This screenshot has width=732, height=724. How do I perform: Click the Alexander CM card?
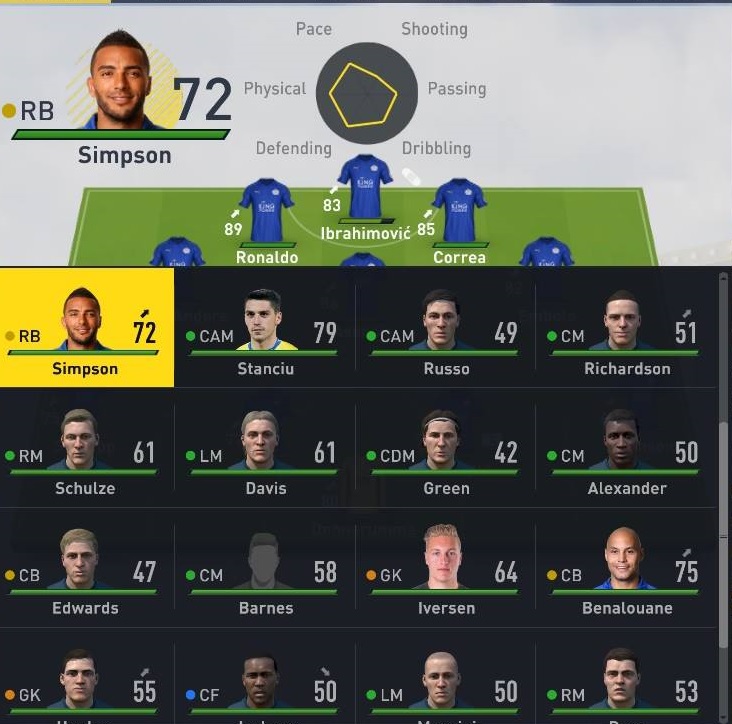coord(626,448)
